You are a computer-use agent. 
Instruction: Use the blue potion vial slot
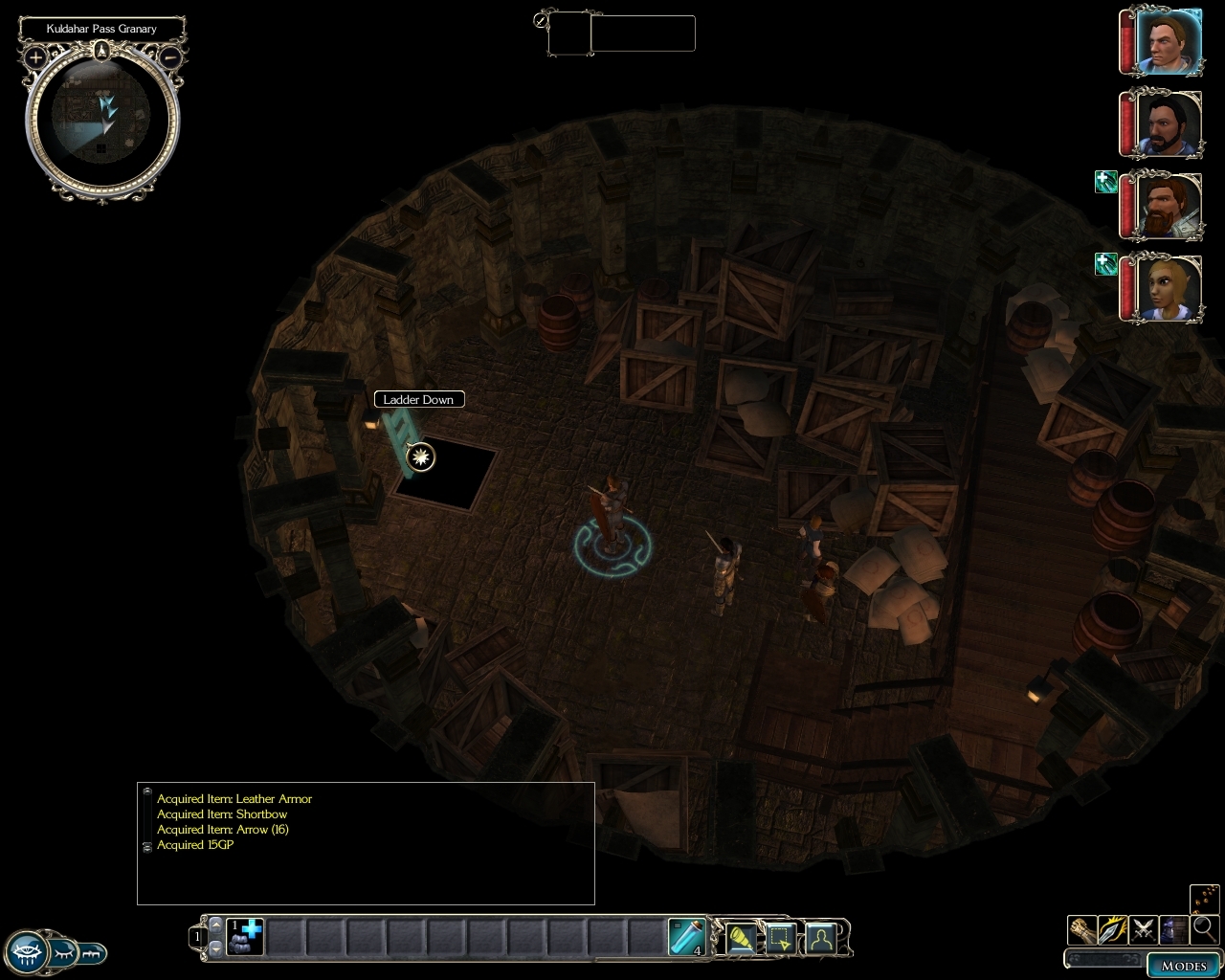(686, 937)
